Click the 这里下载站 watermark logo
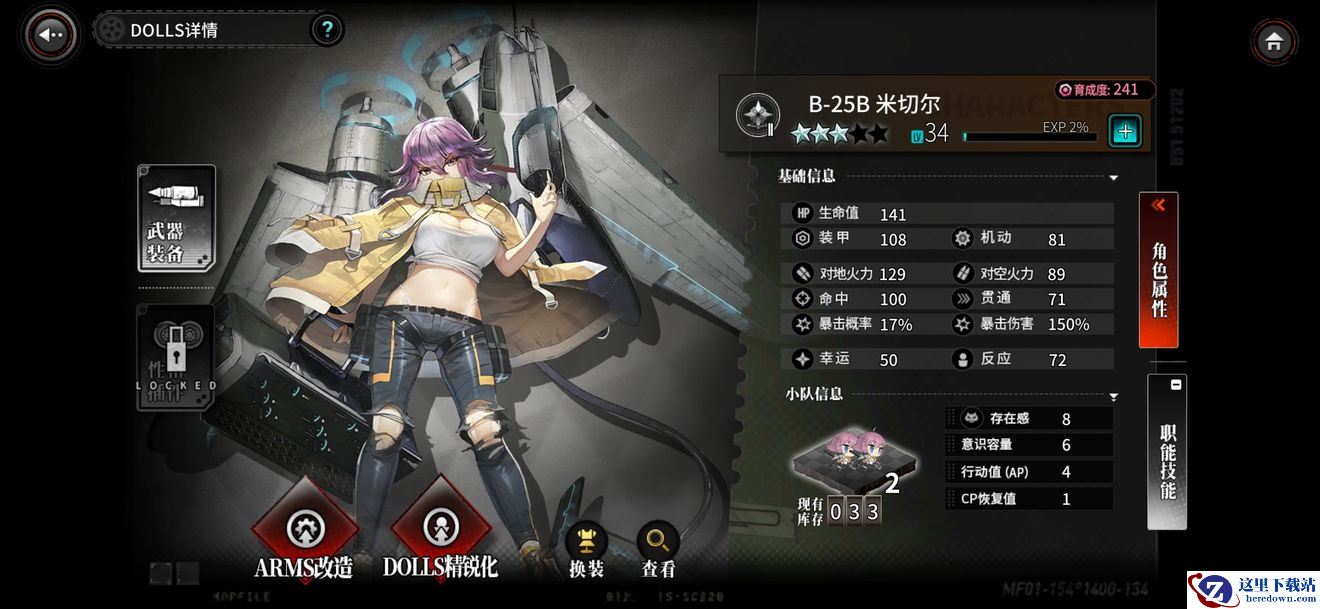This screenshot has width=1320, height=609. click(x=1252, y=588)
